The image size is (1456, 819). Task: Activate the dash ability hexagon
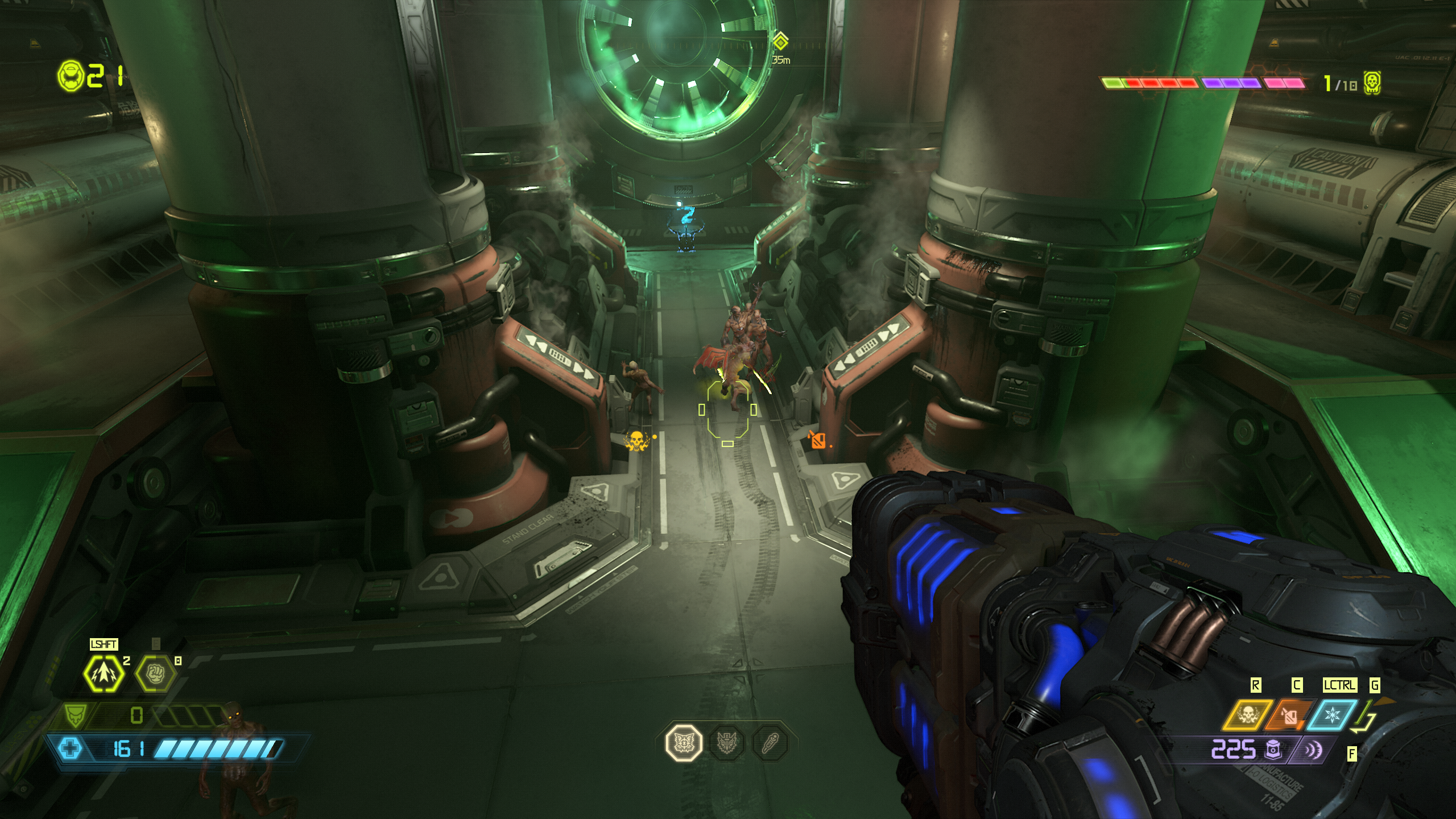coord(104,673)
